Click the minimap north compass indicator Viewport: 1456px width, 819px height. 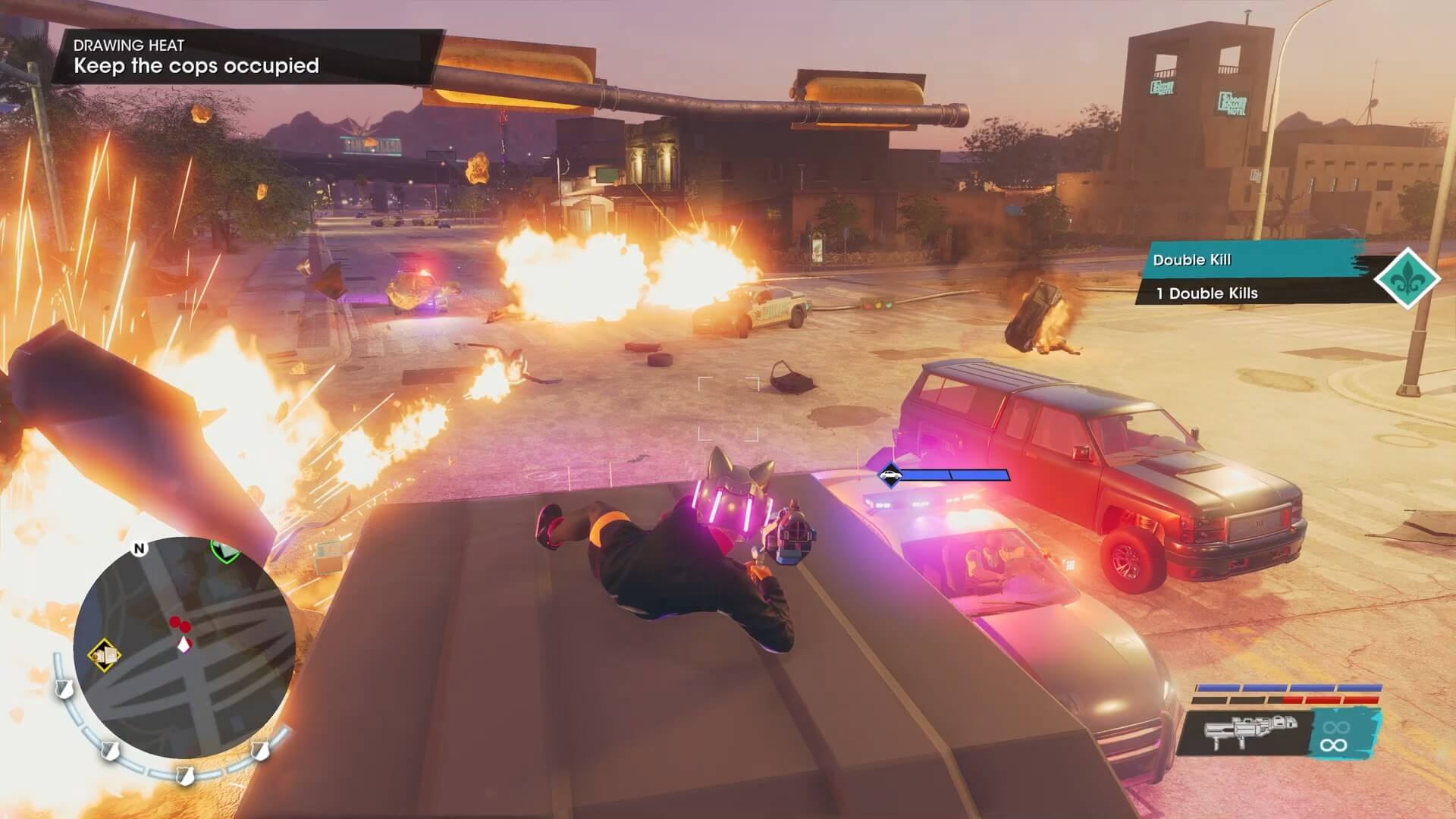click(x=140, y=548)
